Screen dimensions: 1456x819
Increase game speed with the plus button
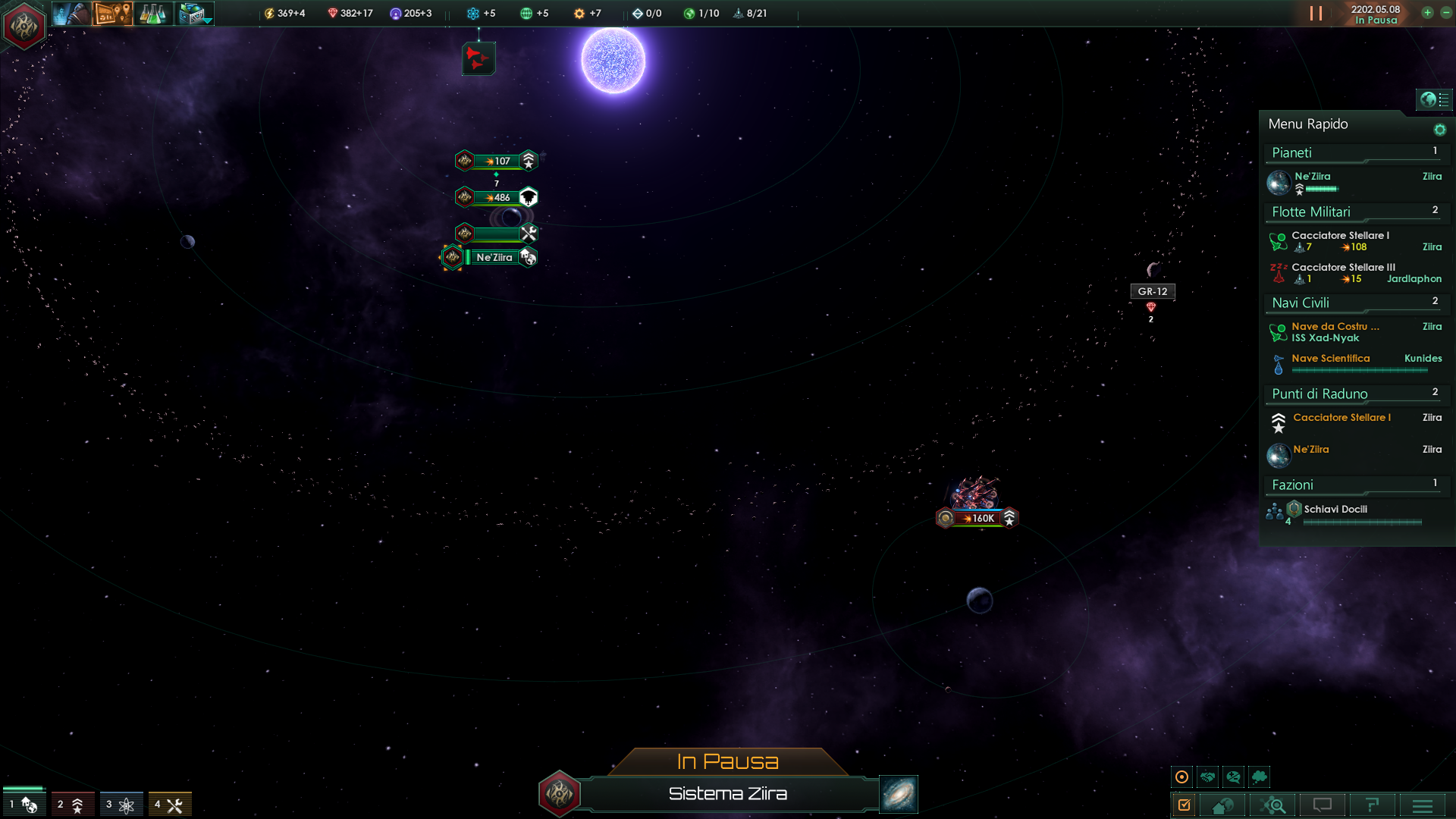point(1427,13)
